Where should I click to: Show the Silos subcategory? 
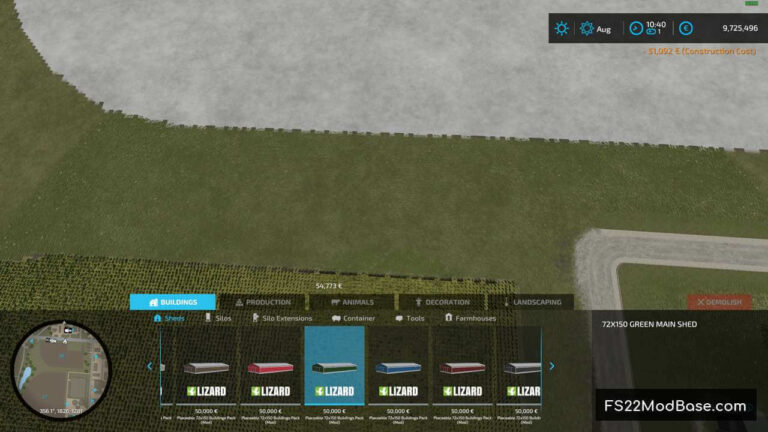218,319
